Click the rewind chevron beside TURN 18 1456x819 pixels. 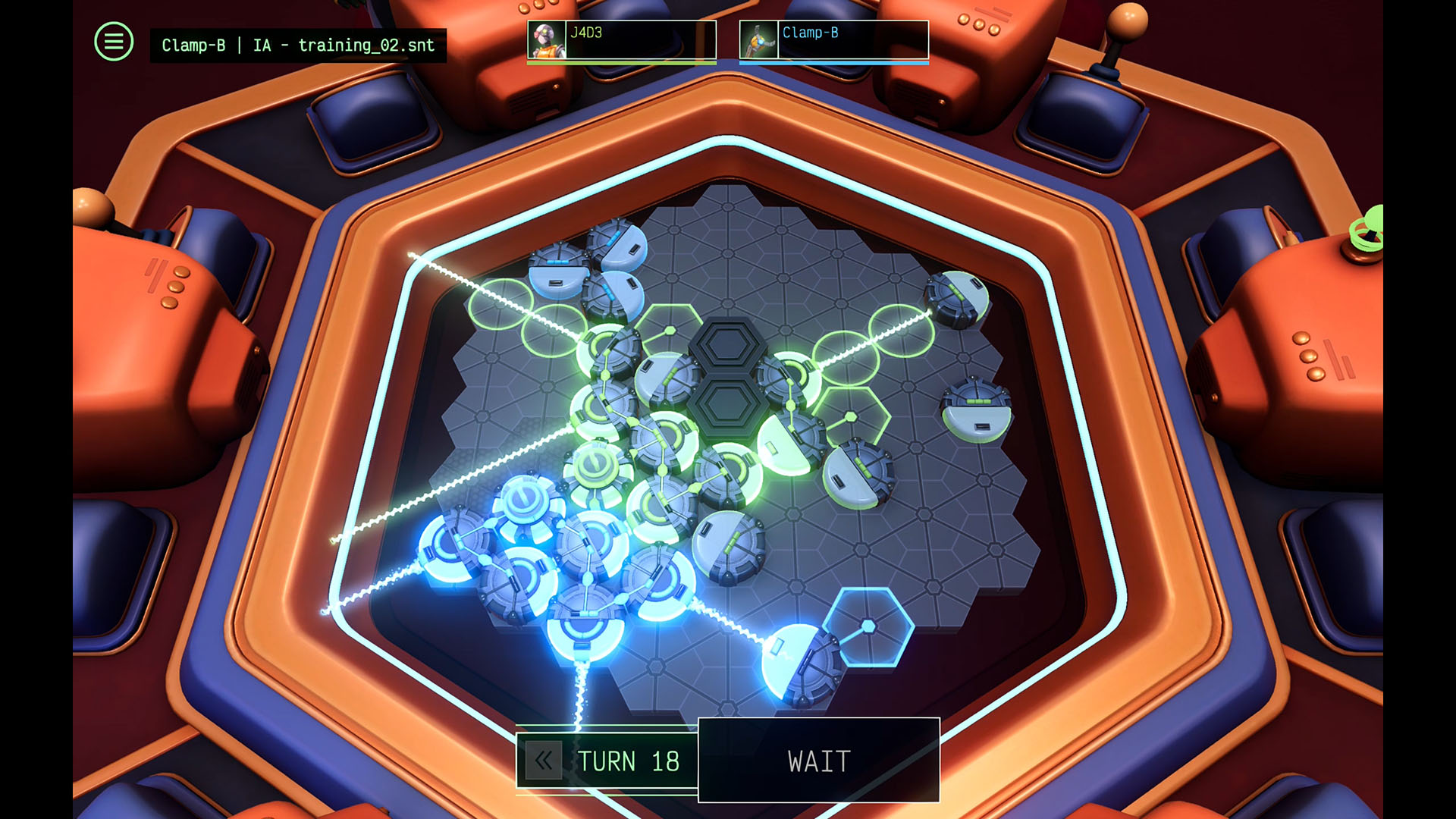point(543,761)
